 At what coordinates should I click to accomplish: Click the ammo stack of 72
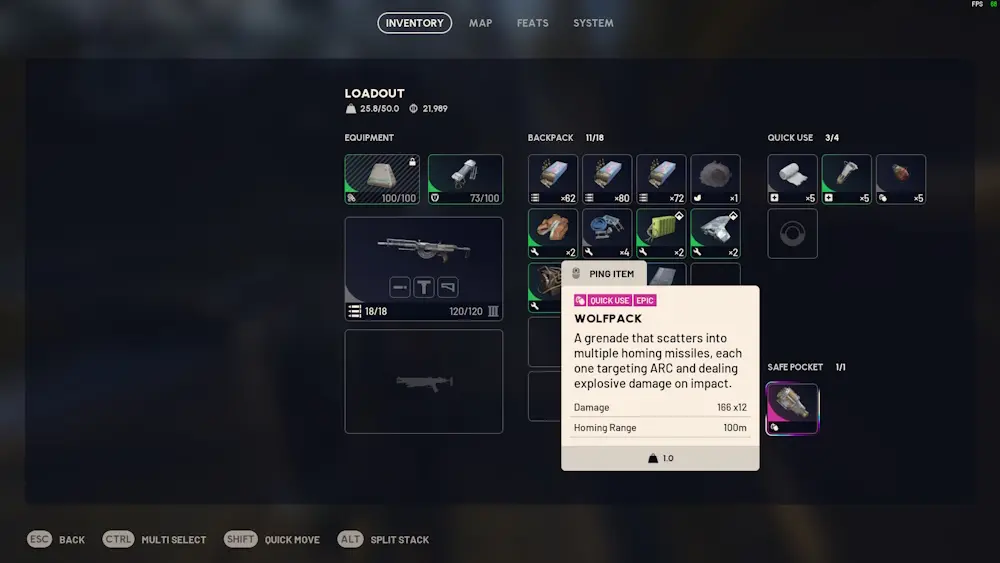[661, 179]
